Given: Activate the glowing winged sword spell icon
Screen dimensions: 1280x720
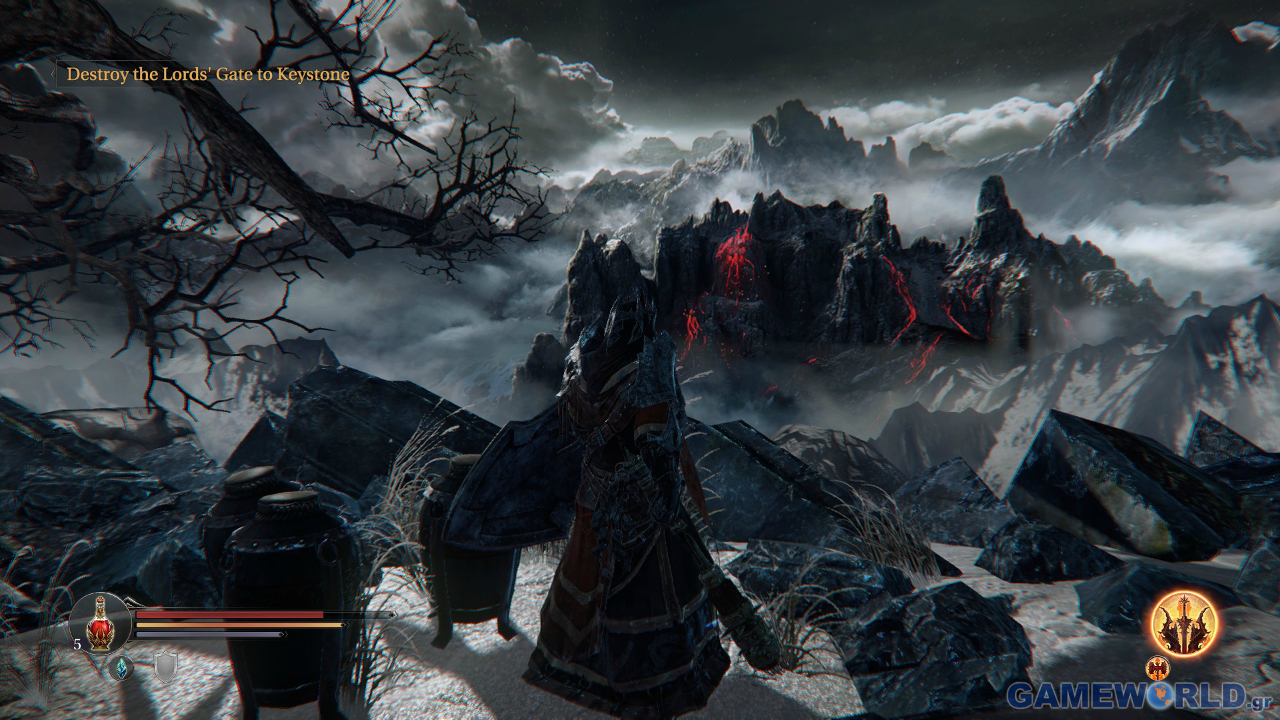Looking at the screenshot, I should pos(1184,622).
